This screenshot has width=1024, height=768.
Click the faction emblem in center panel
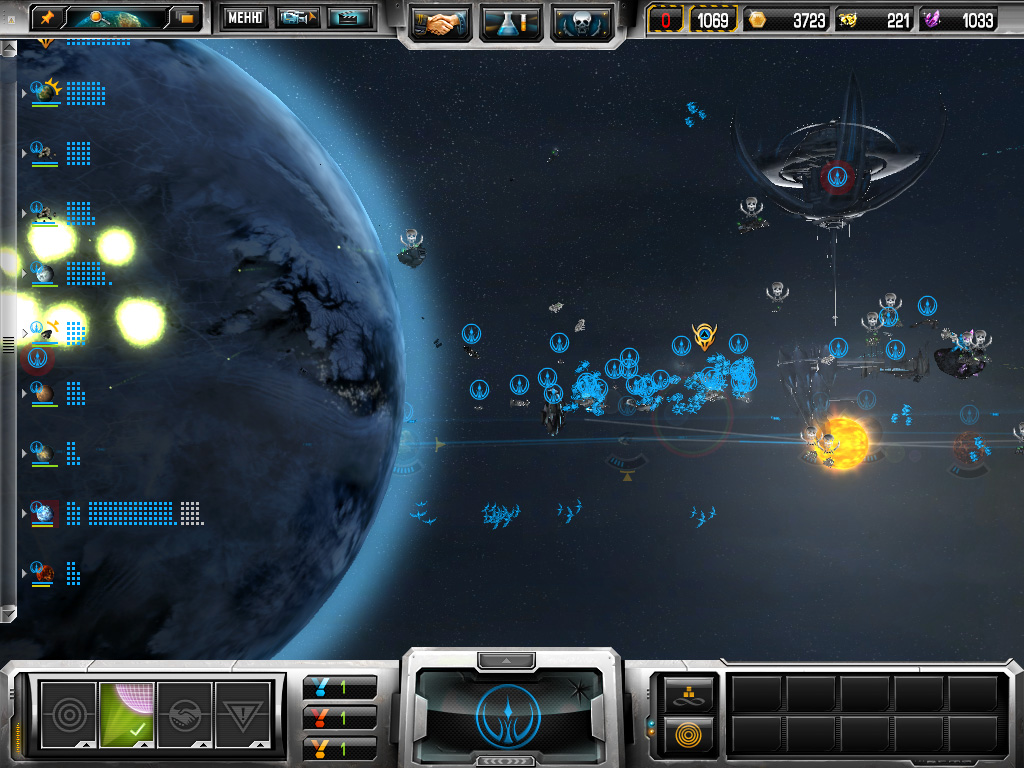coord(510,712)
